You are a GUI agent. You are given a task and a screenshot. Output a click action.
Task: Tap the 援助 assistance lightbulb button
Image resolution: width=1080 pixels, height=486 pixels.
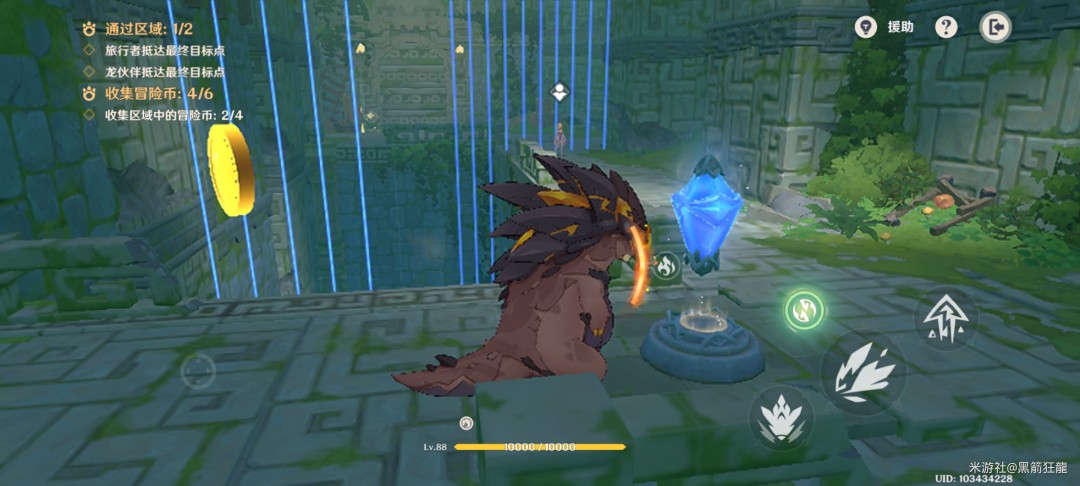[x=866, y=27]
